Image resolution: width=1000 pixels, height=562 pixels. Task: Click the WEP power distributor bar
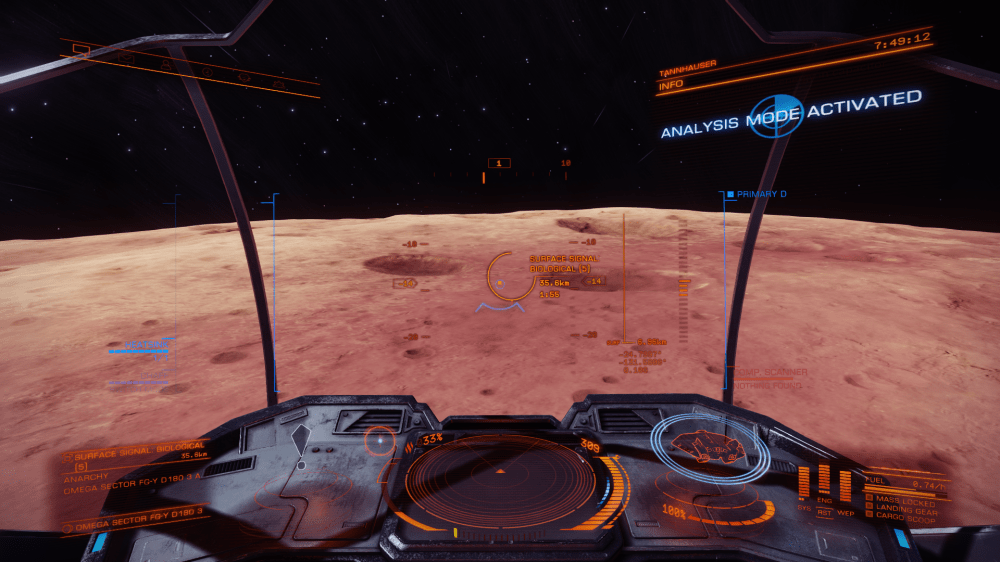click(844, 485)
